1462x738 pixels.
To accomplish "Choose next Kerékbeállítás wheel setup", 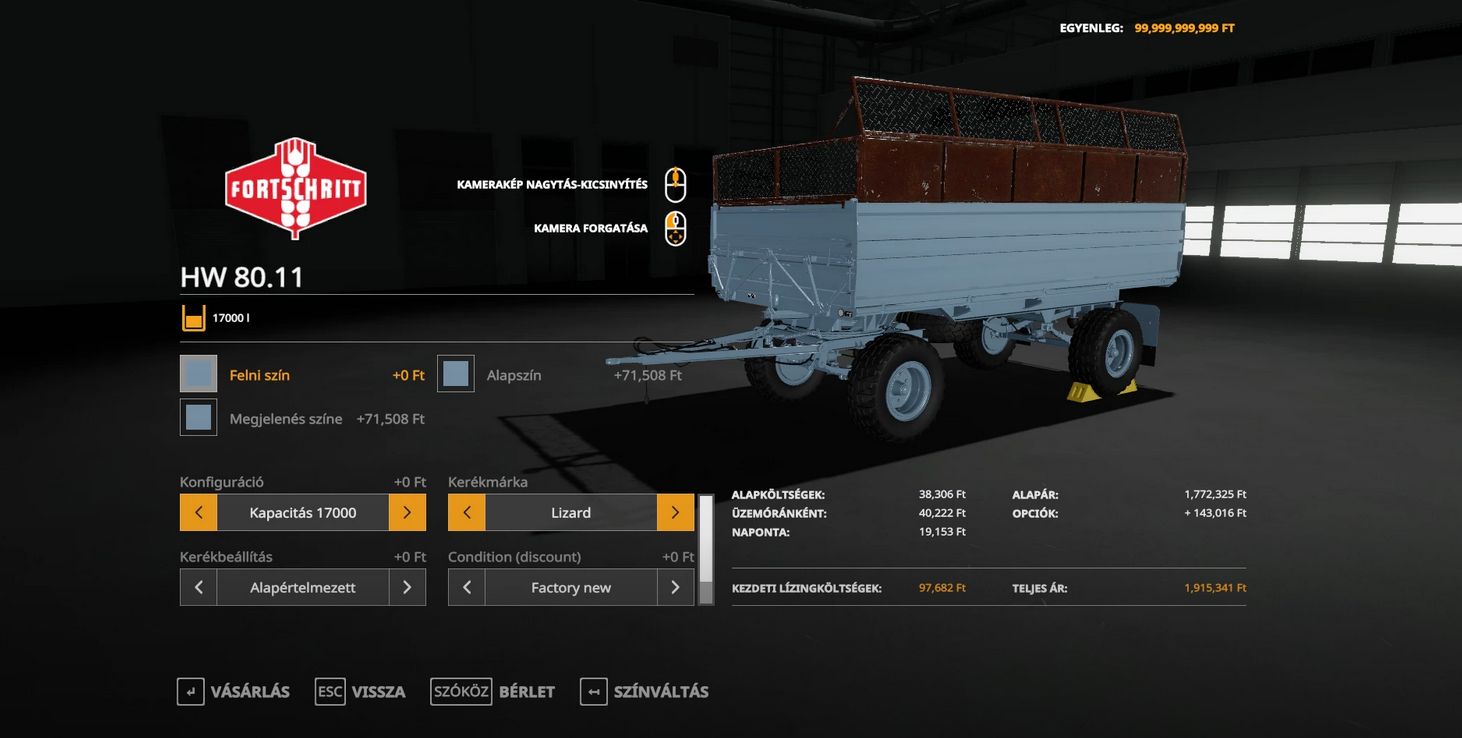I will 407,588.
